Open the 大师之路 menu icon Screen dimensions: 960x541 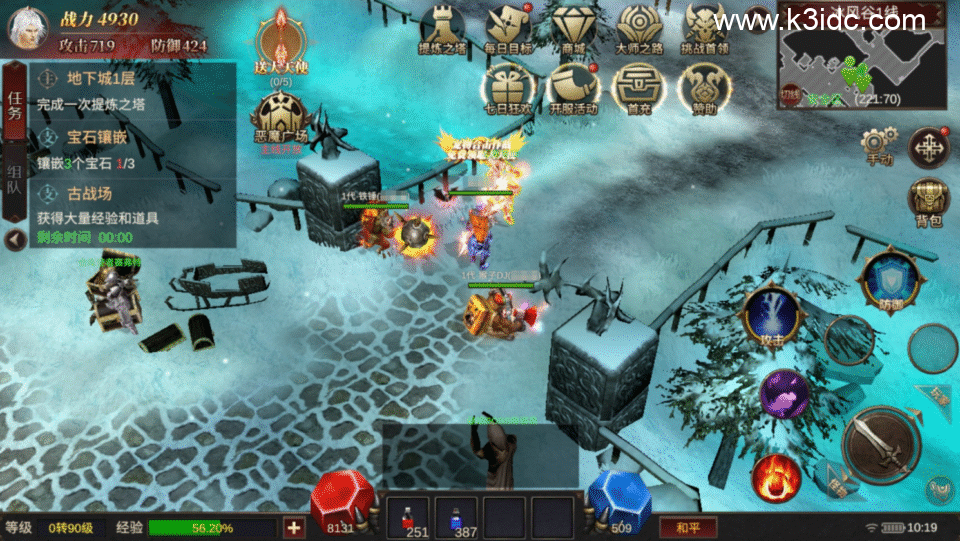pyautogui.click(x=640, y=26)
